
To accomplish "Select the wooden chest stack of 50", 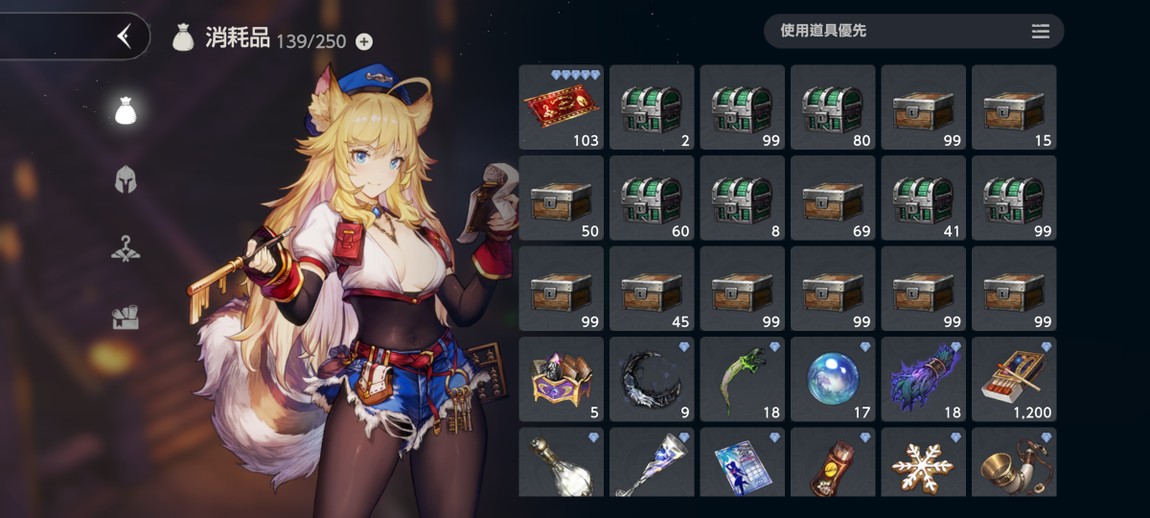I will tap(561, 198).
